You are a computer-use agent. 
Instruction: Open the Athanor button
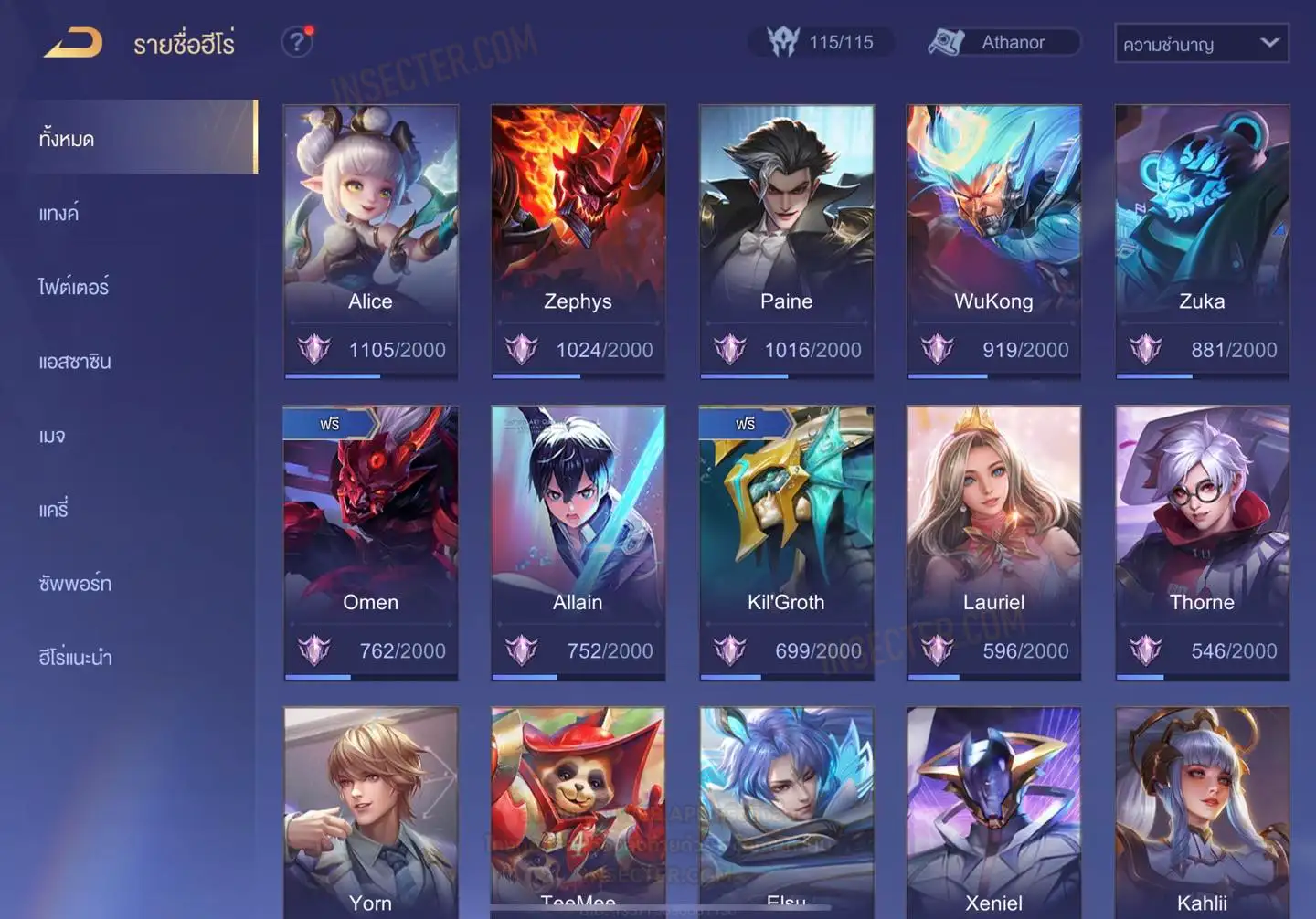[1003, 42]
